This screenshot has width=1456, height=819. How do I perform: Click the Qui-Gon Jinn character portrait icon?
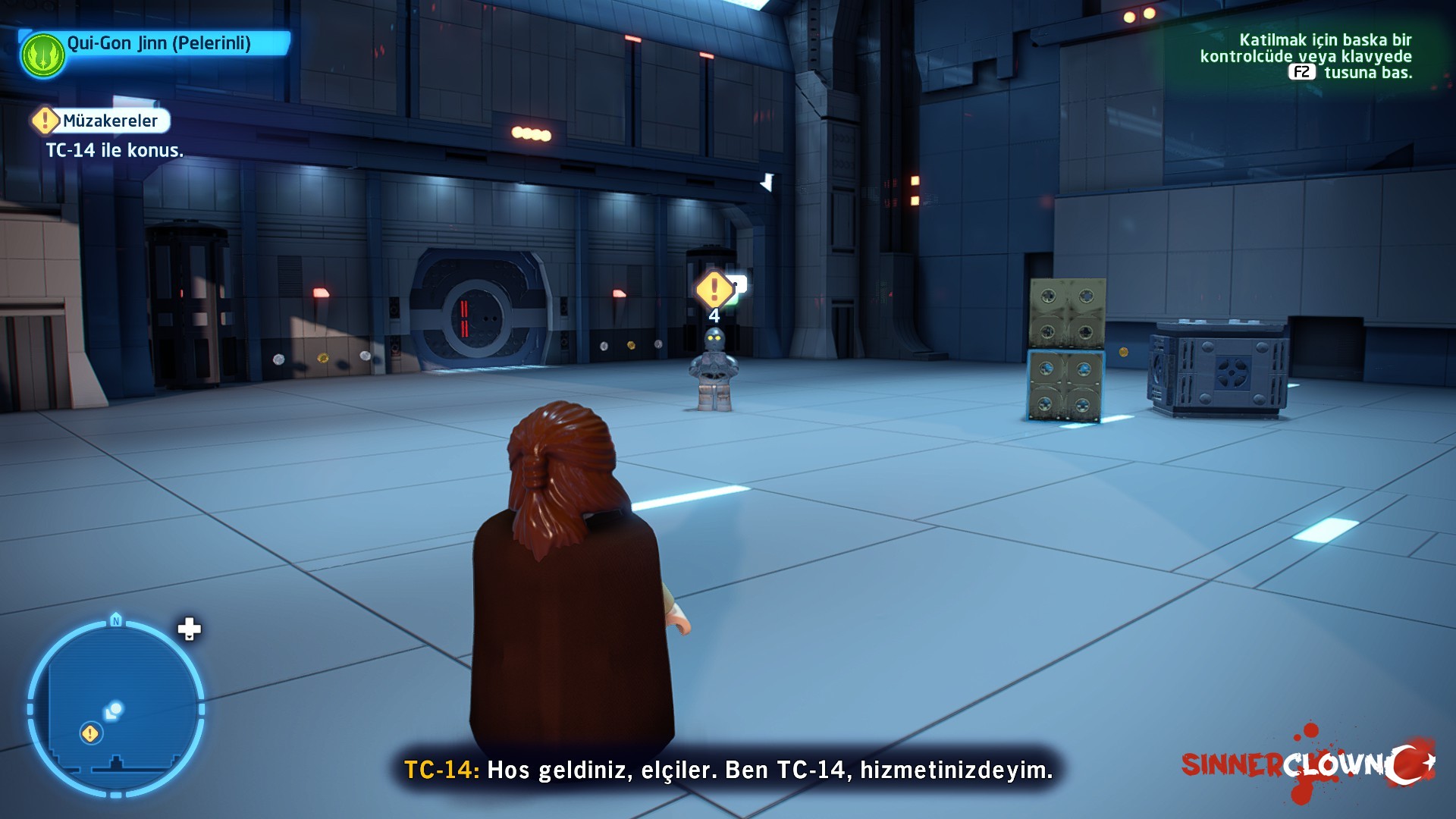43,55
